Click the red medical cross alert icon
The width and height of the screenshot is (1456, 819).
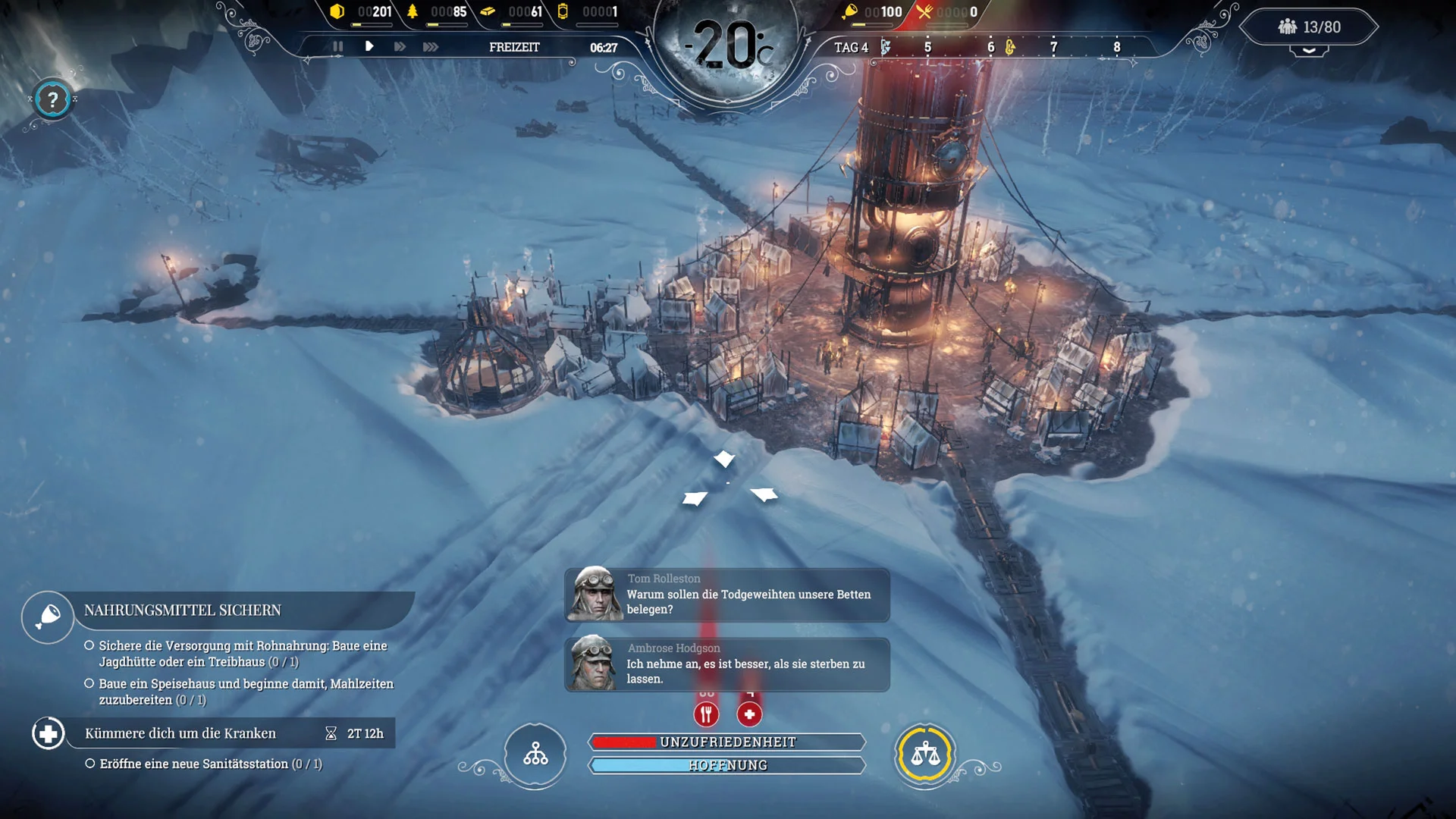749,714
